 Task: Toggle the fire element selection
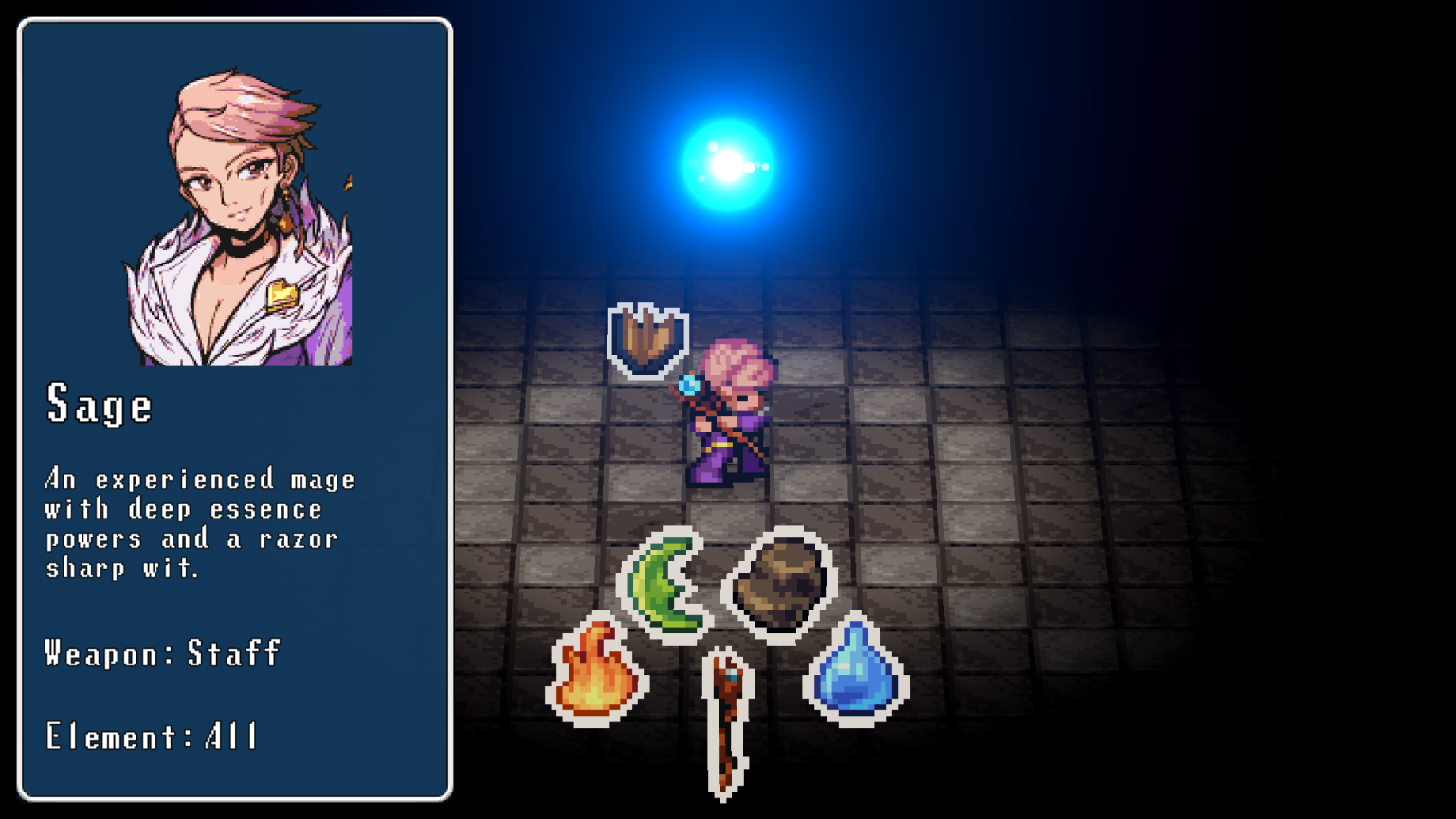click(x=597, y=673)
